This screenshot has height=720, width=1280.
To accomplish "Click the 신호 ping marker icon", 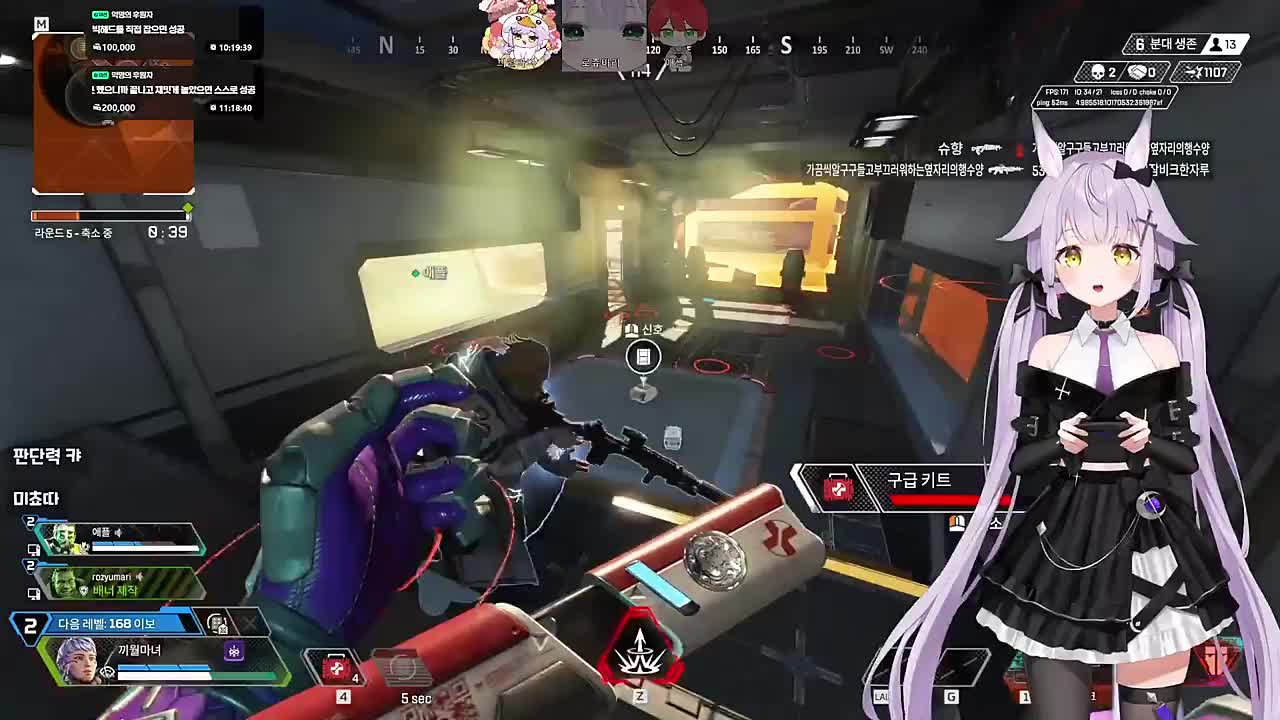I will [641, 356].
